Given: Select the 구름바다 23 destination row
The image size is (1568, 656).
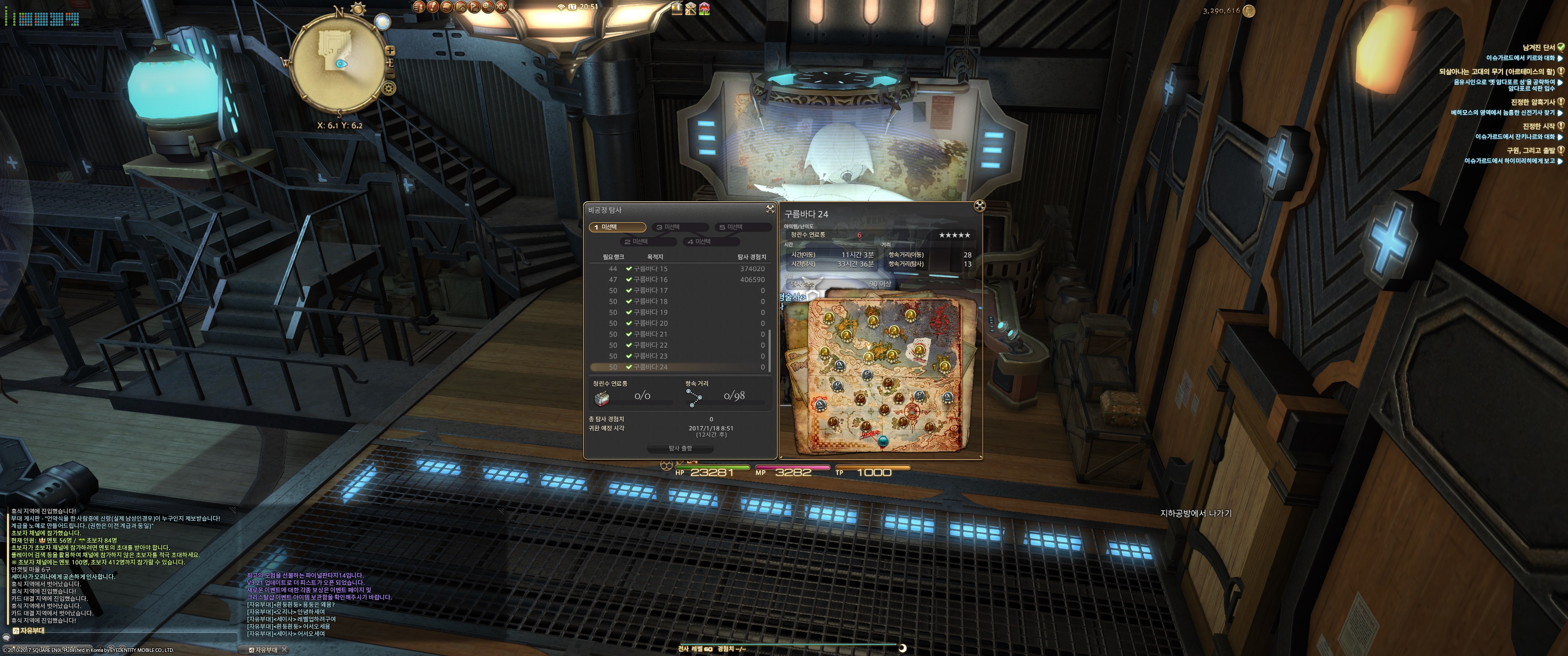Looking at the screenshot, I should (650, 357).
